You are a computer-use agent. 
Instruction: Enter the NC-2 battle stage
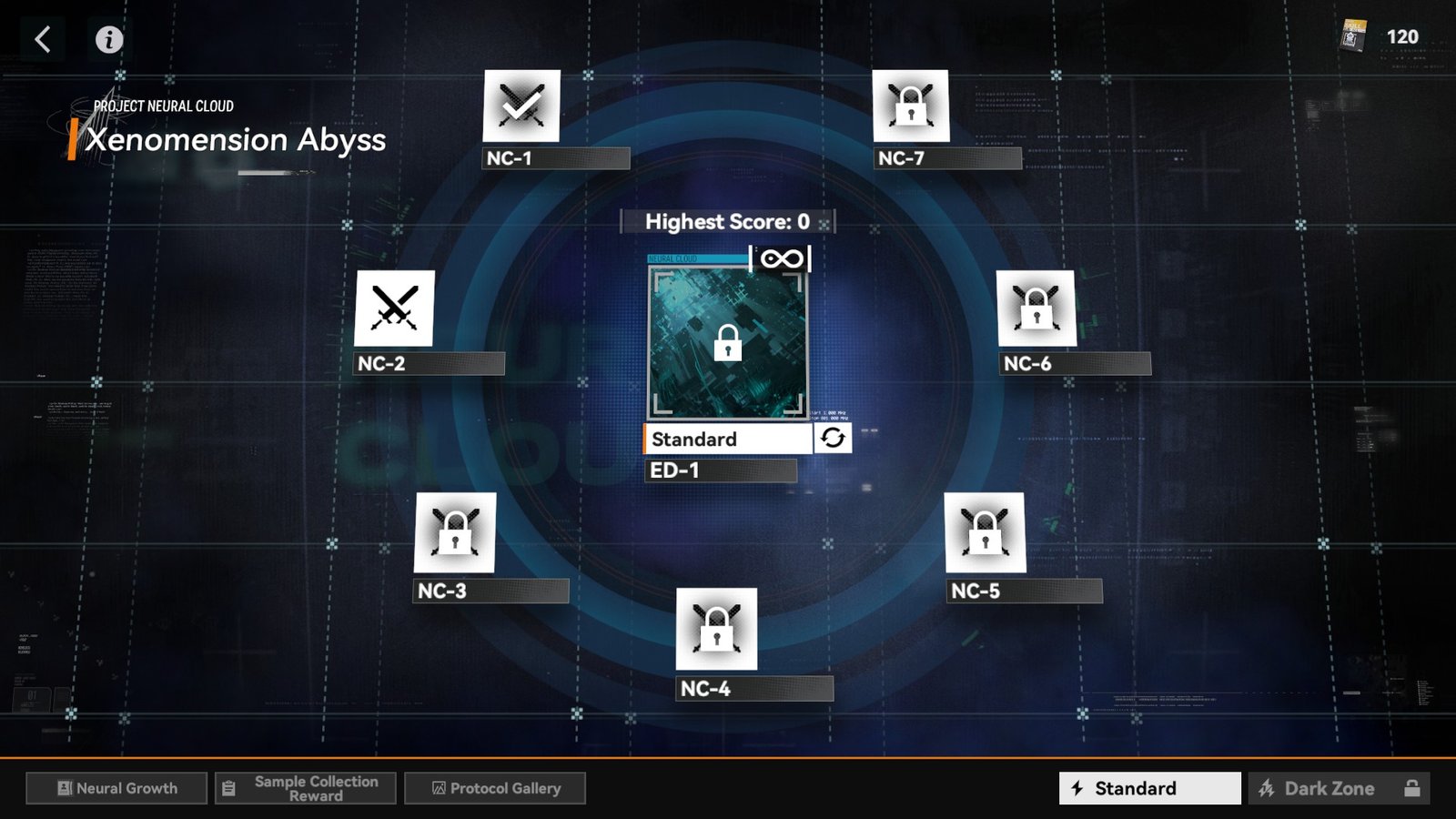point(394,308)
